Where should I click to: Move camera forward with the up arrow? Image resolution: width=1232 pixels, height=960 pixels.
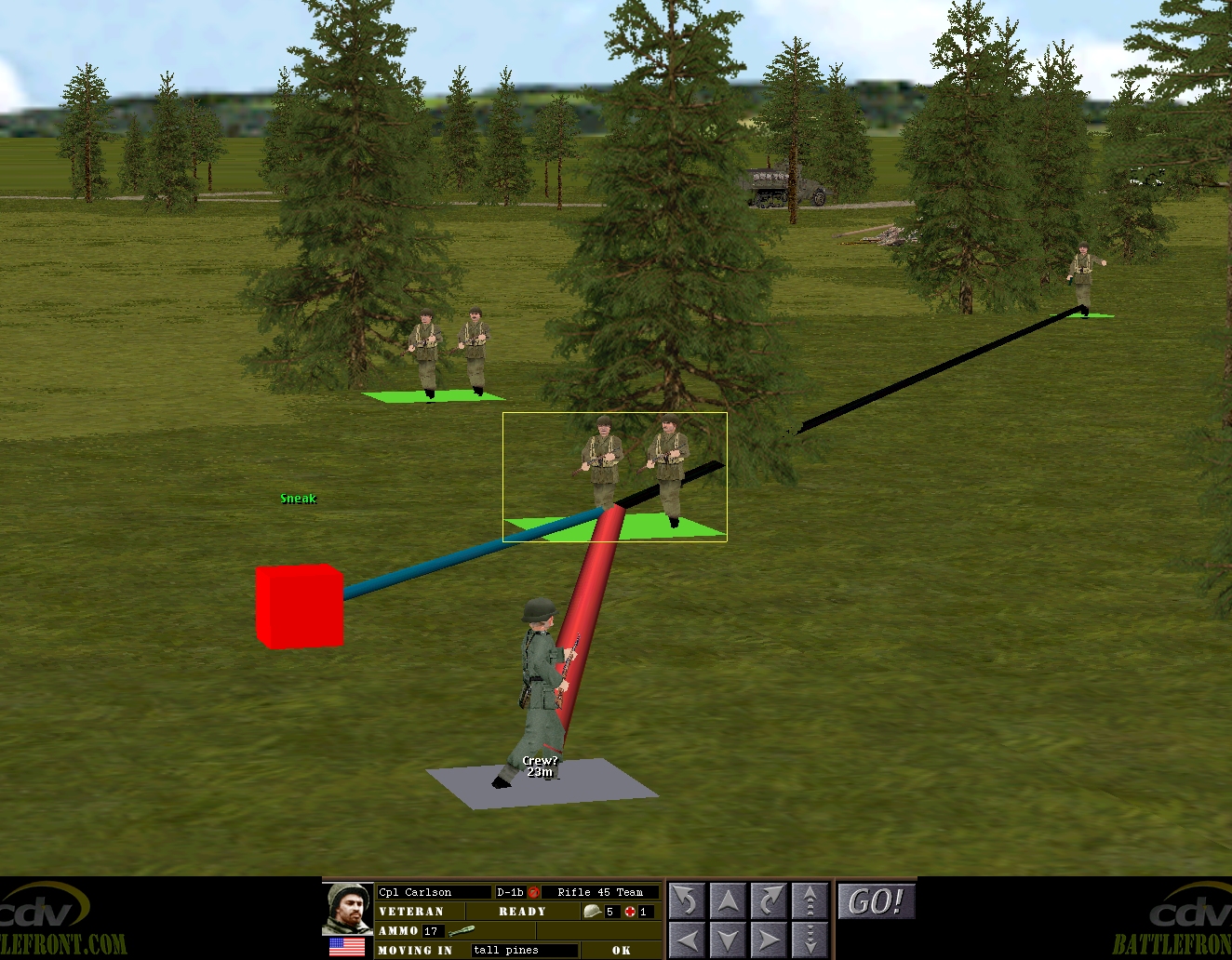tap(728, 901)
